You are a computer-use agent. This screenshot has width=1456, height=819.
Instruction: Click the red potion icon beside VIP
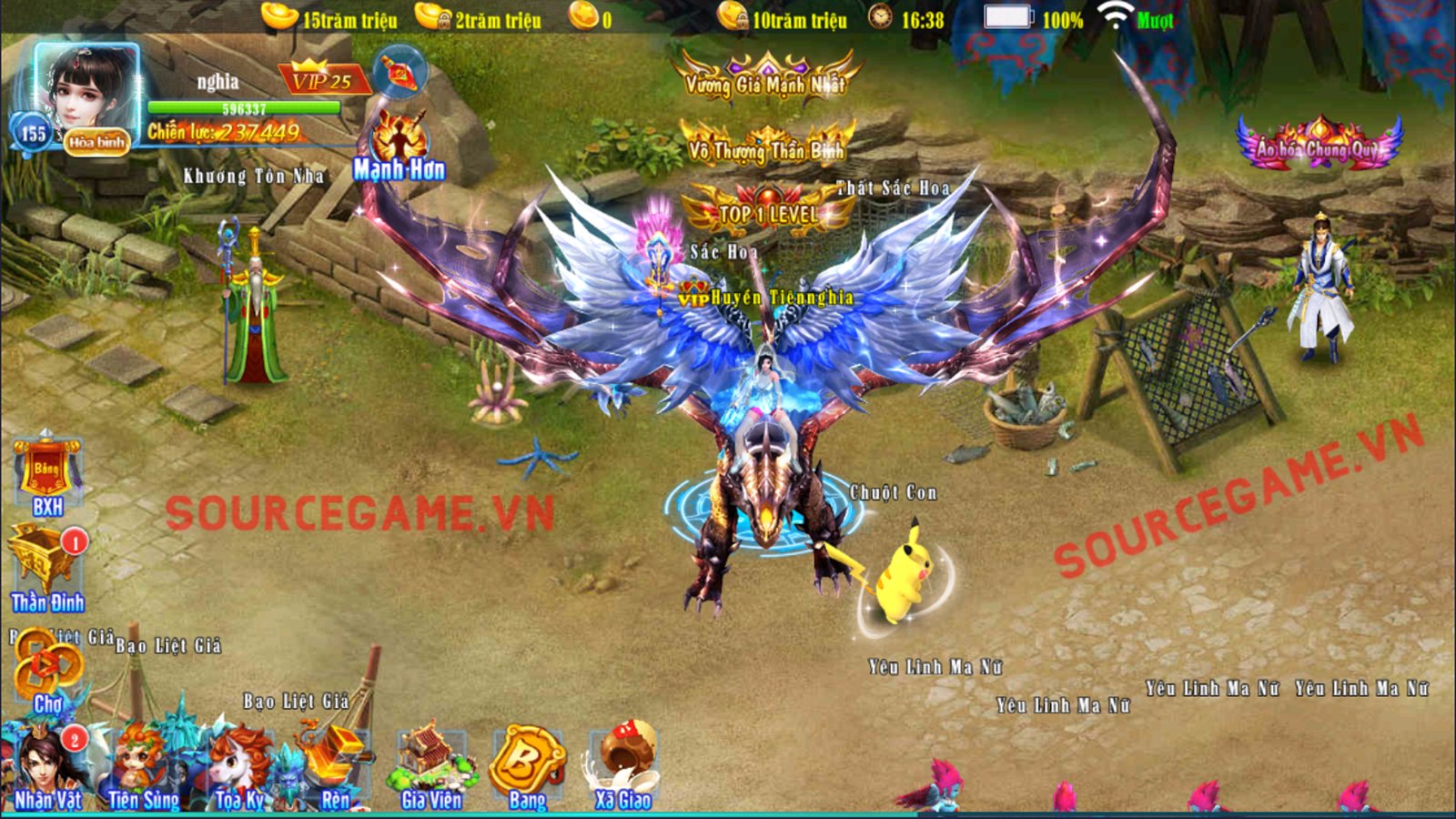400,72
